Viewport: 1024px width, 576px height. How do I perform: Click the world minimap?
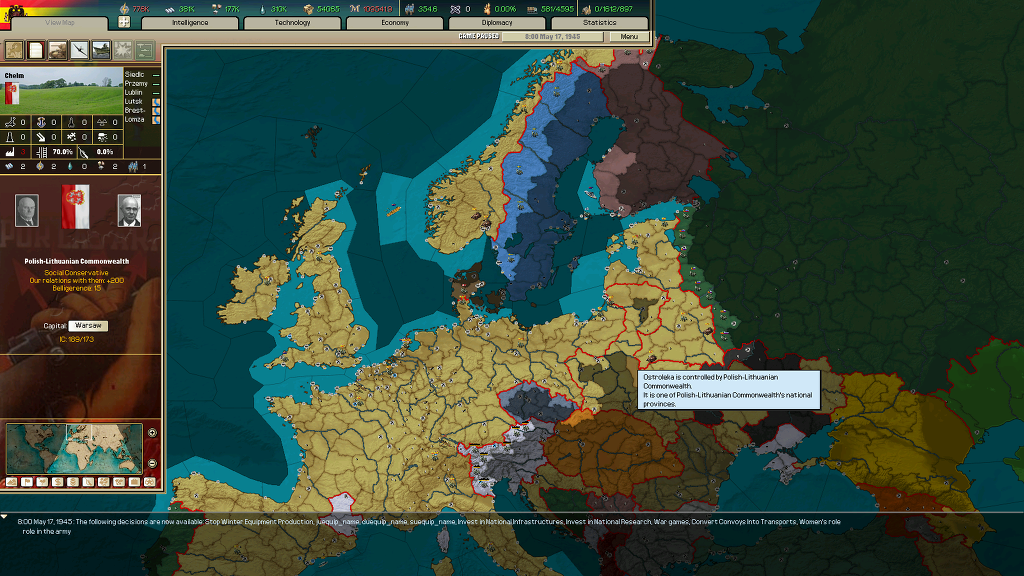[74, 447]
